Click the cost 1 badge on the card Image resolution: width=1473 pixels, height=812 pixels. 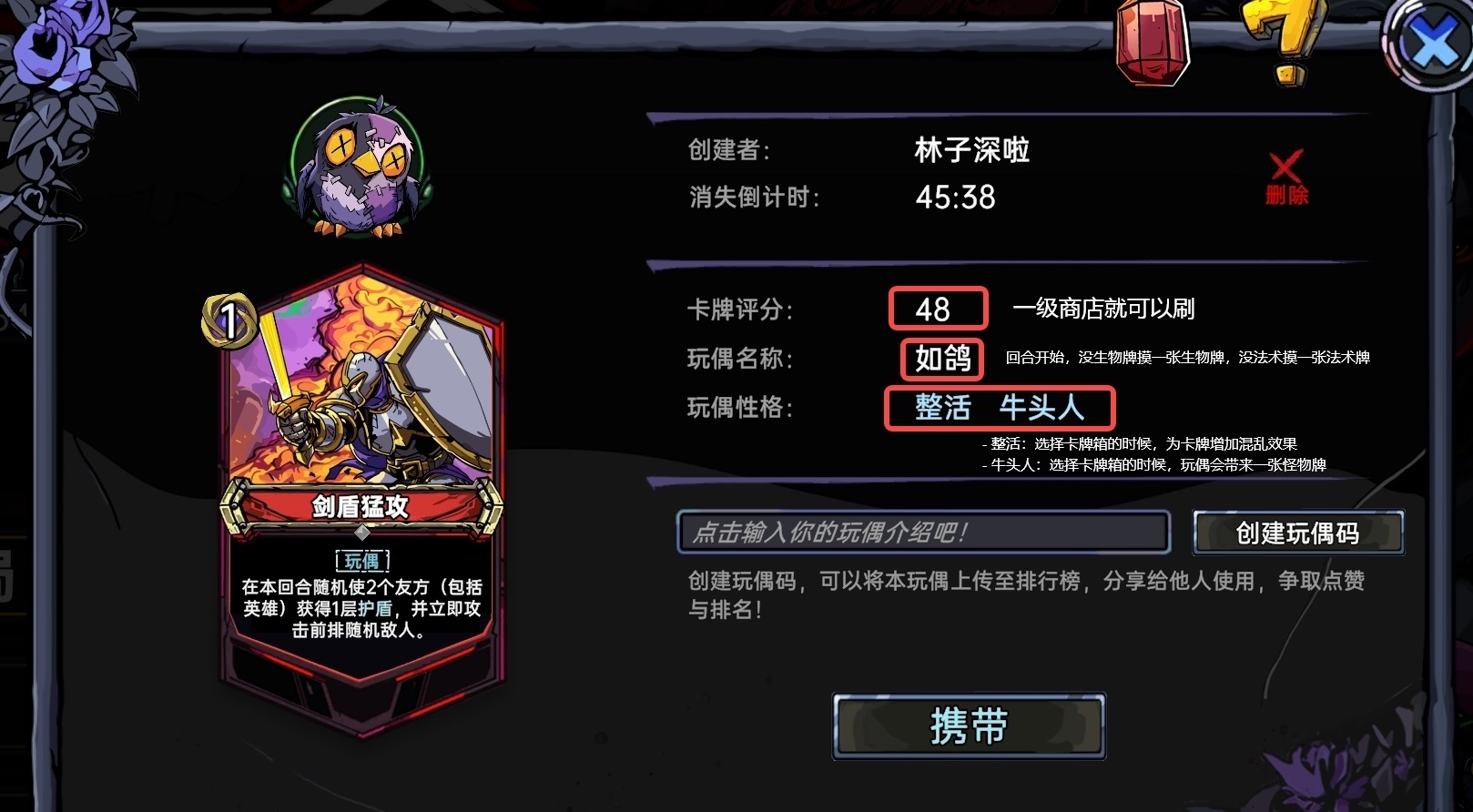point(231,319)
